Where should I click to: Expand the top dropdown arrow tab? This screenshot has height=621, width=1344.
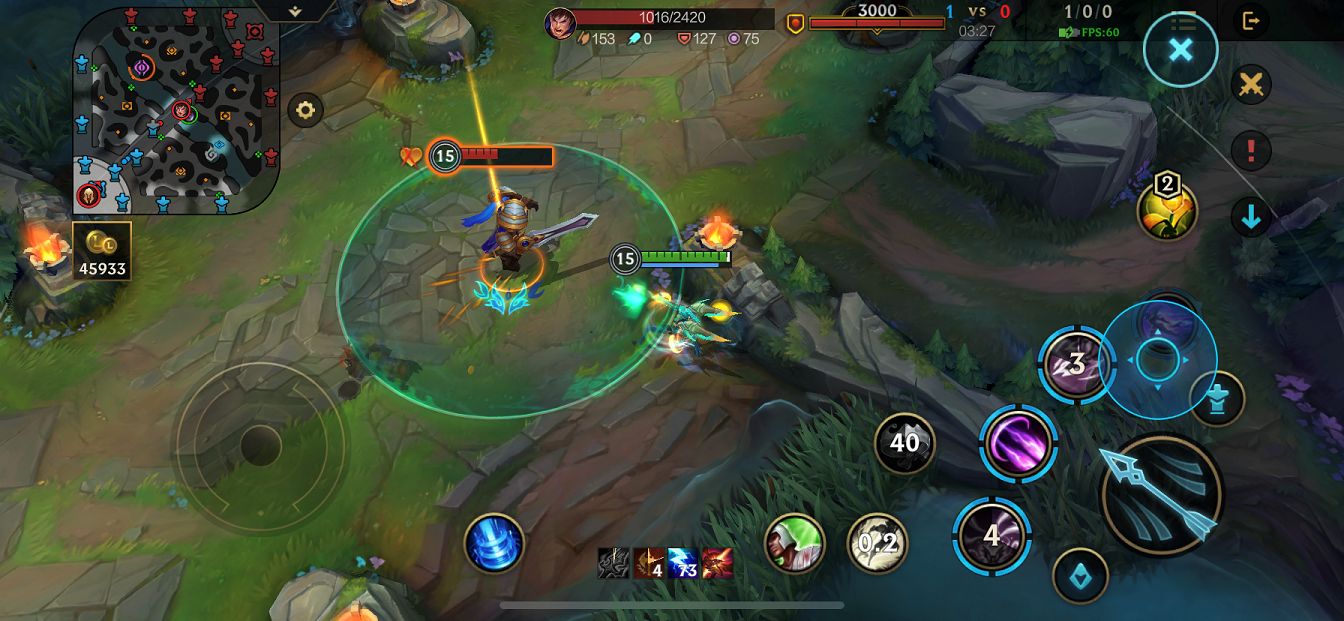pyautogui.click(x=295, y=10)
